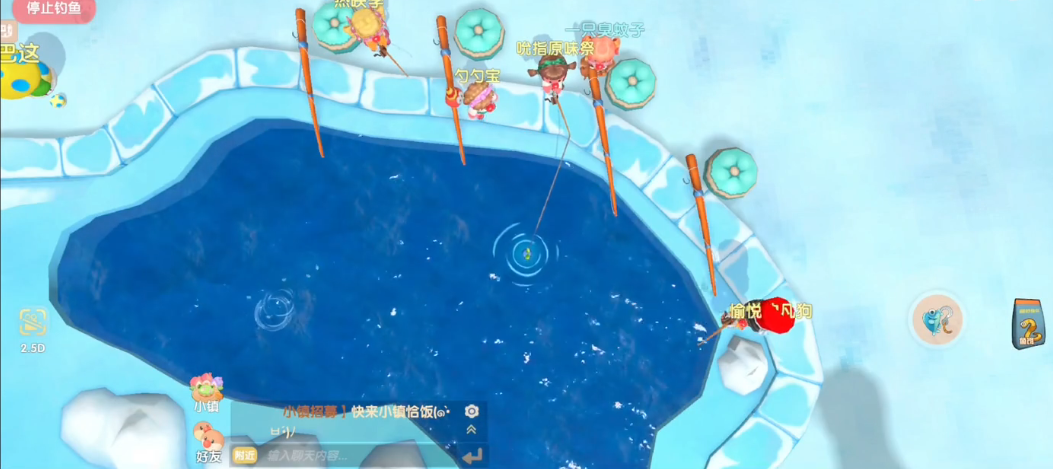Reel in with the fish hook button
1053x469 pixels.
tap(937, 321)
